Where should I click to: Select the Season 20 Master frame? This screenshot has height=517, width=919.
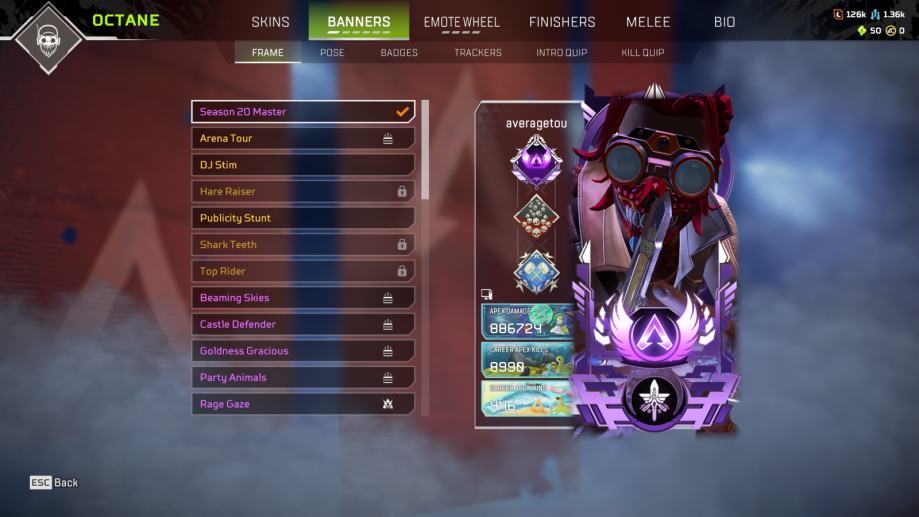pyautogui.click(x=303, y=112)
